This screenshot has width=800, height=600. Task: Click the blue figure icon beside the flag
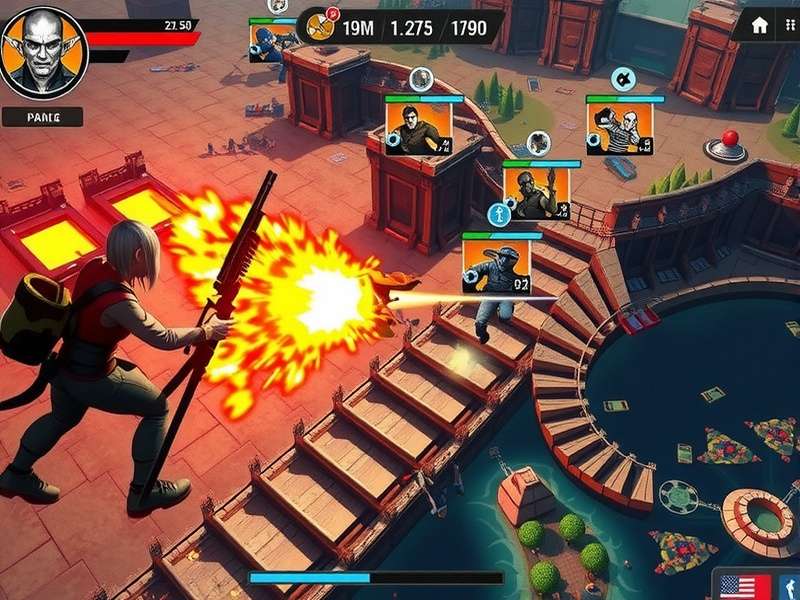tap(787, 587)
